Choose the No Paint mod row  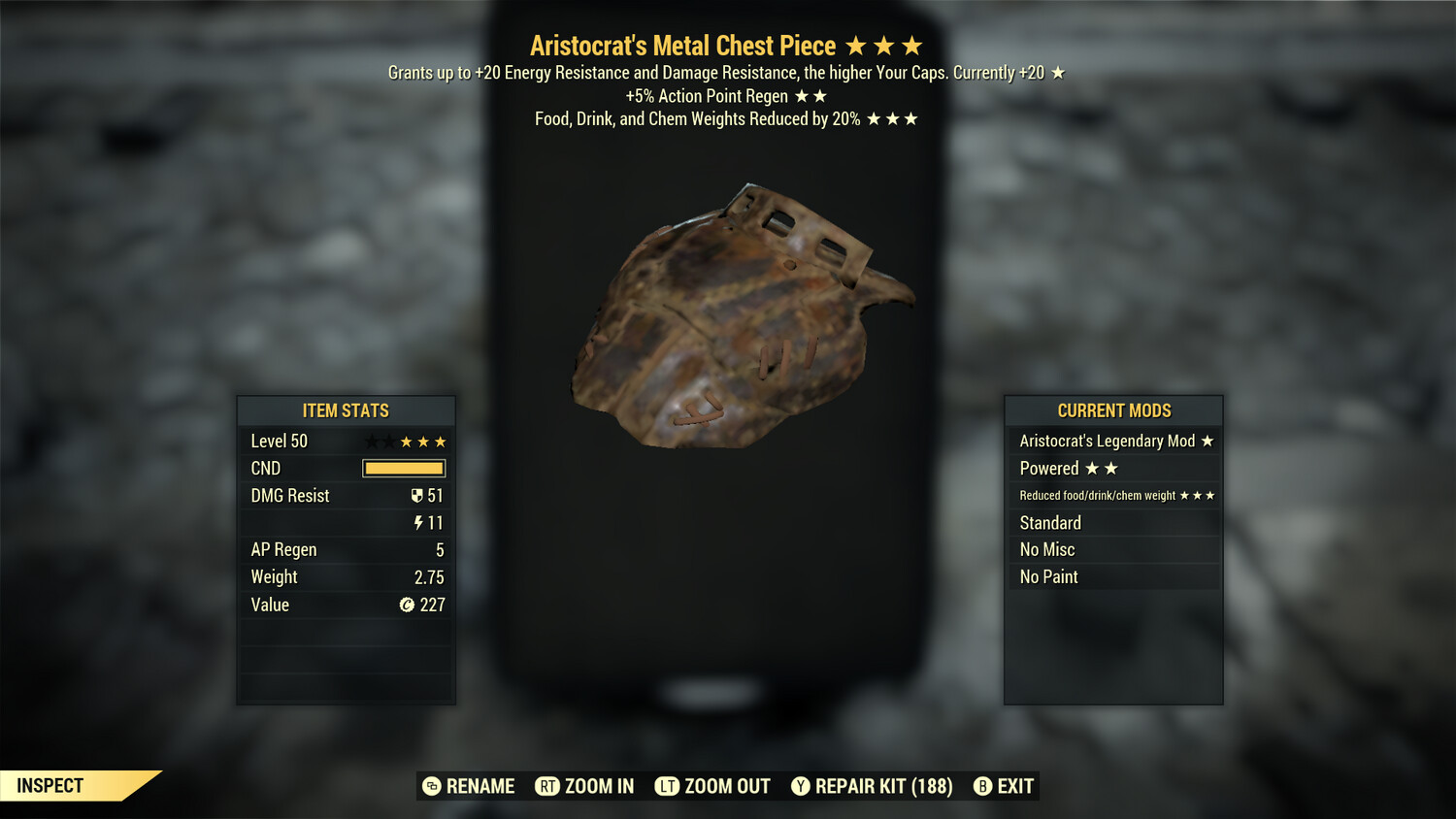click(1114, 577)
